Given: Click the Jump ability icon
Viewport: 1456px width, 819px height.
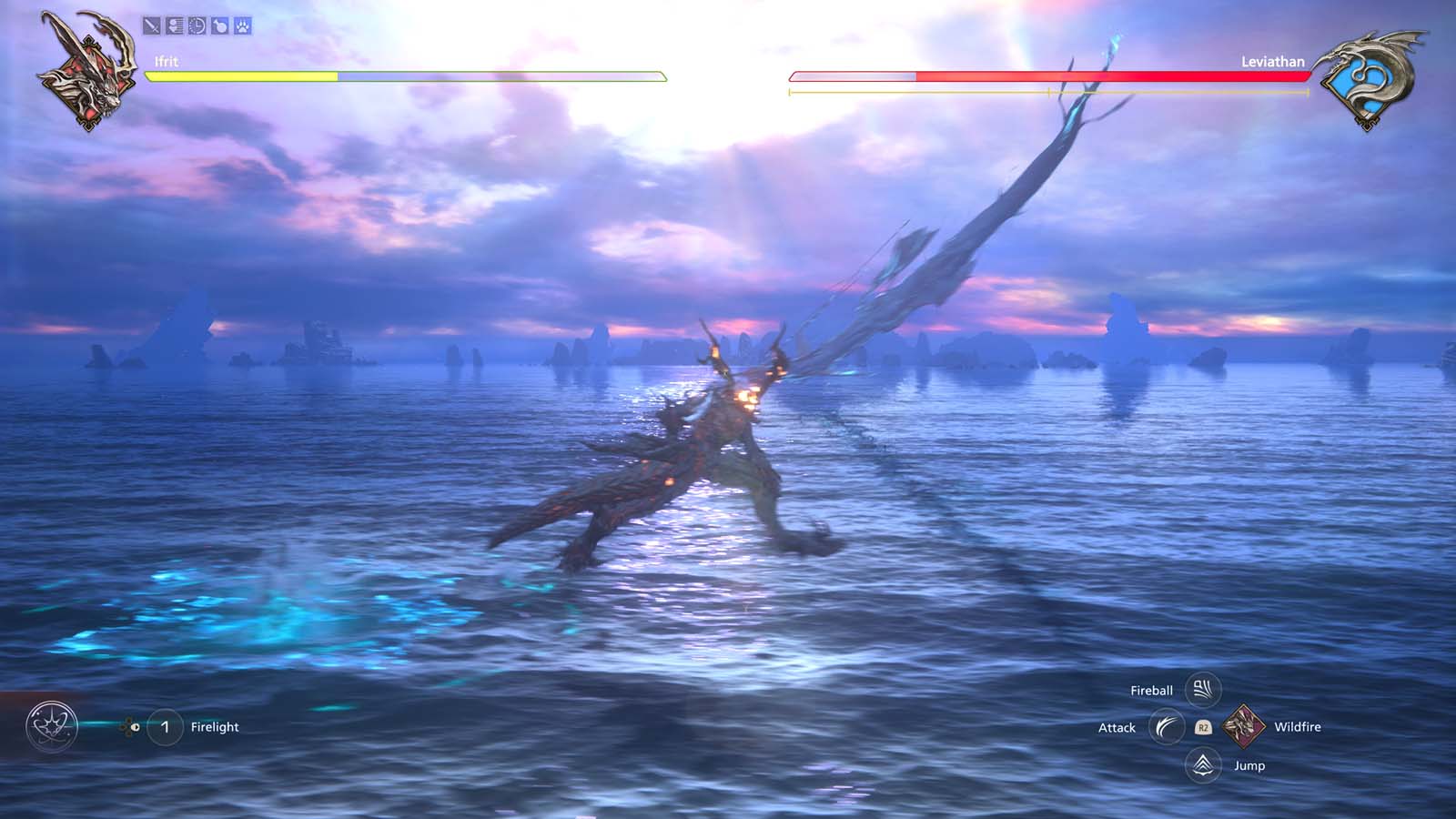Looking at the screenshot, I should pos(1203,765).
